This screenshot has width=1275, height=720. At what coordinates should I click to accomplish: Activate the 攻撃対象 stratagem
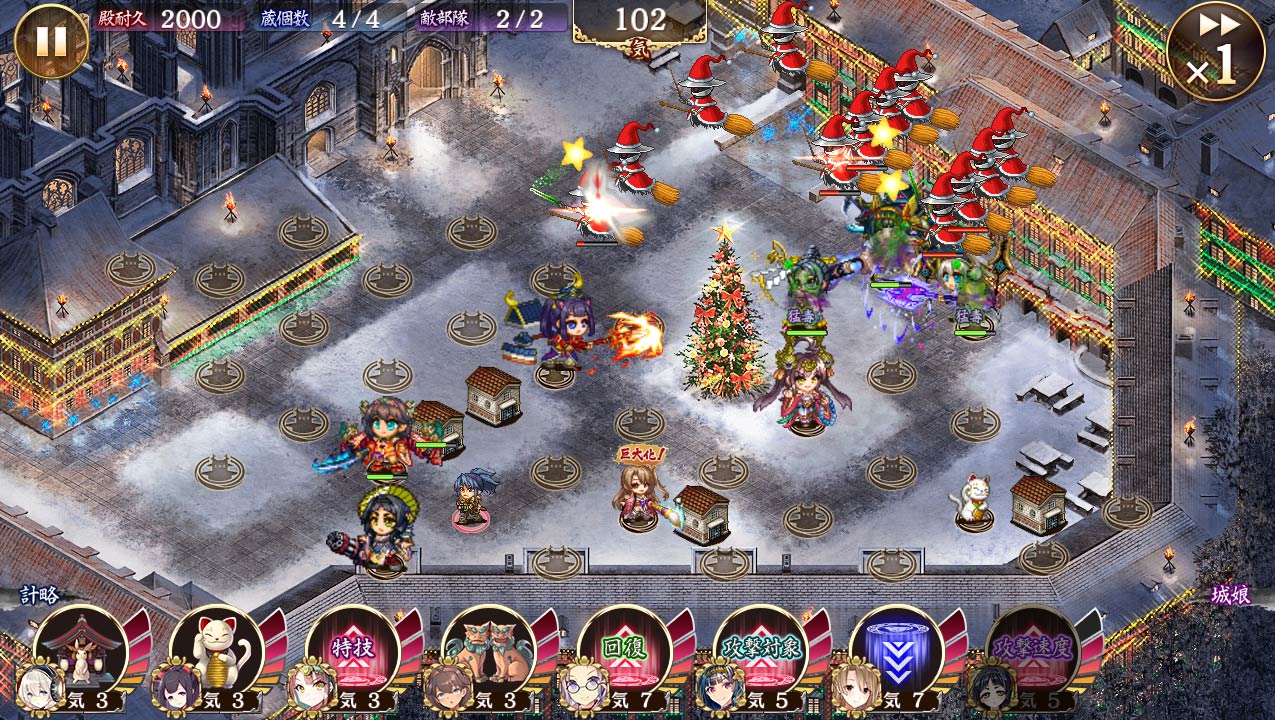pyautogui.click(x=760, y=650)
